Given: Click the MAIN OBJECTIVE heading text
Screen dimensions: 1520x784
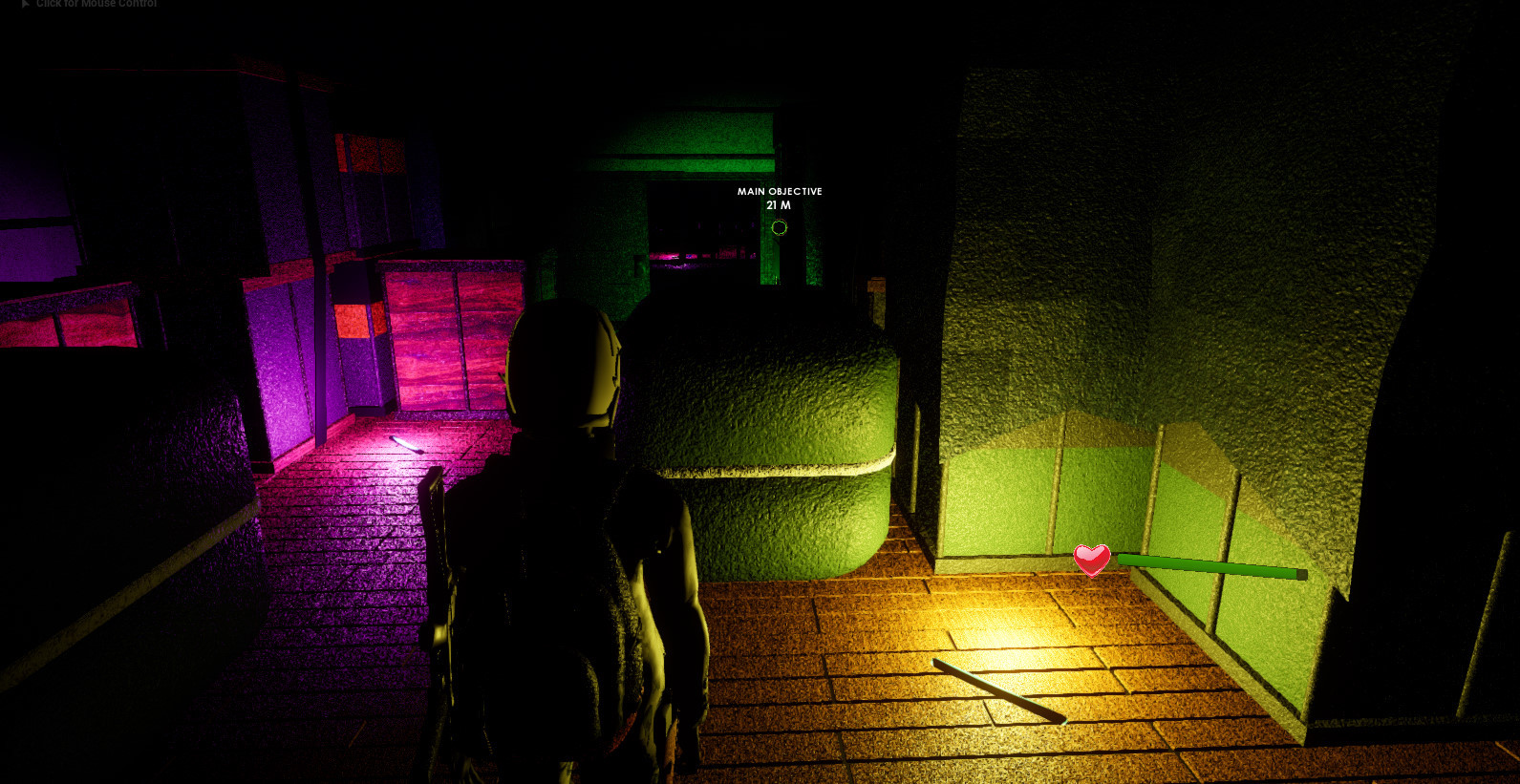Looking at the screenshot, I should pyautogui.click(x=779, y=191).
